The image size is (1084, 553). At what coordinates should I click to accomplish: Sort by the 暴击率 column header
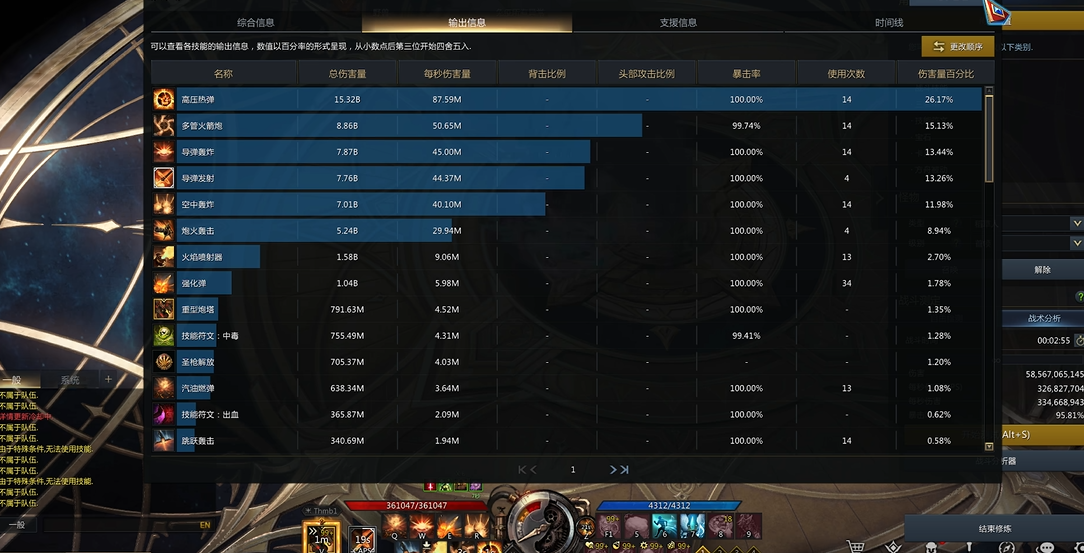746,74
